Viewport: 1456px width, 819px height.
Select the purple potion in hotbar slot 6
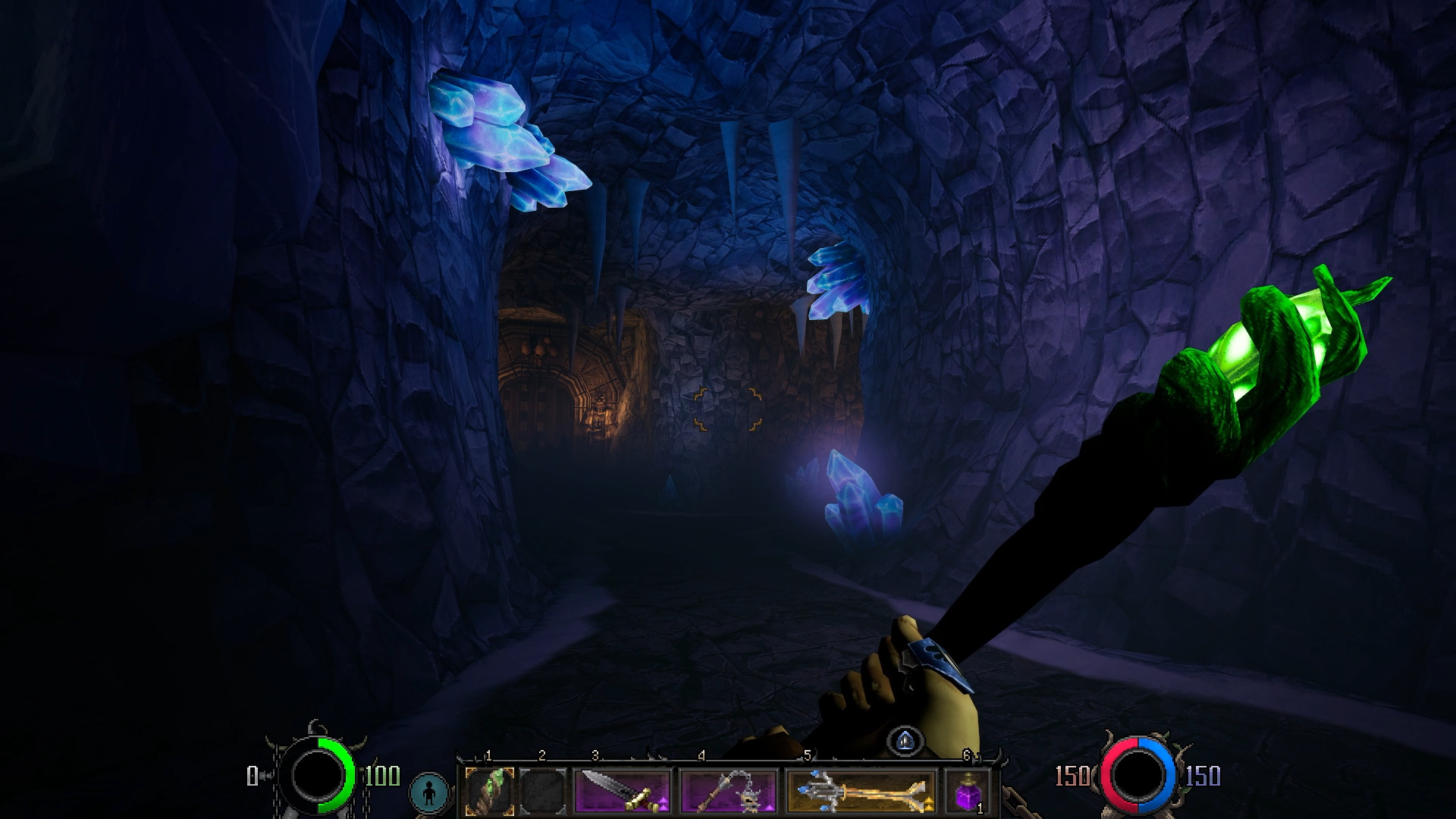[967, 789]
